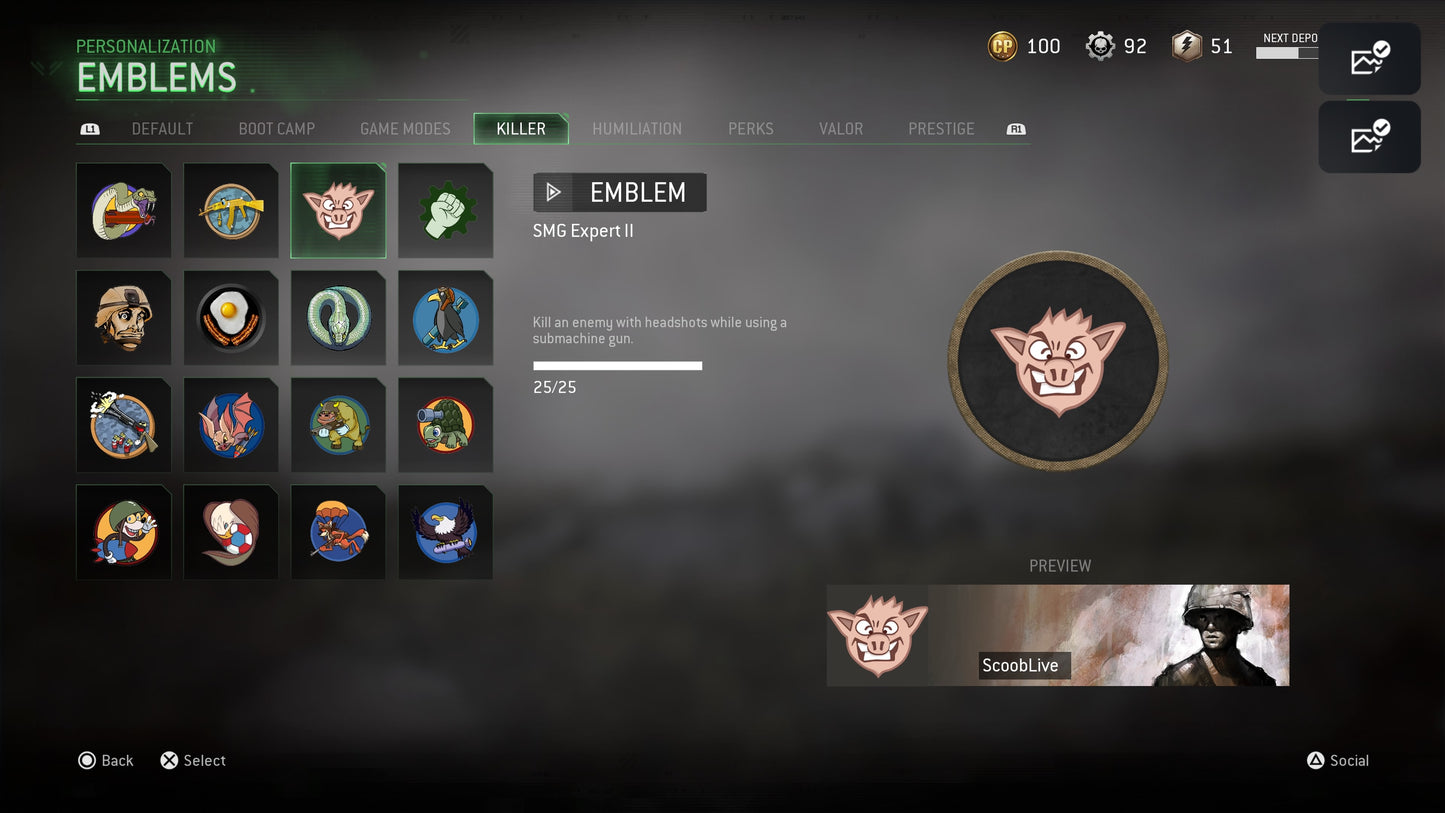Viewport: 1445px width, 813px height.
Task: Click the ScoobLive emblem preview banner
Action: [x=1057, y=635]
